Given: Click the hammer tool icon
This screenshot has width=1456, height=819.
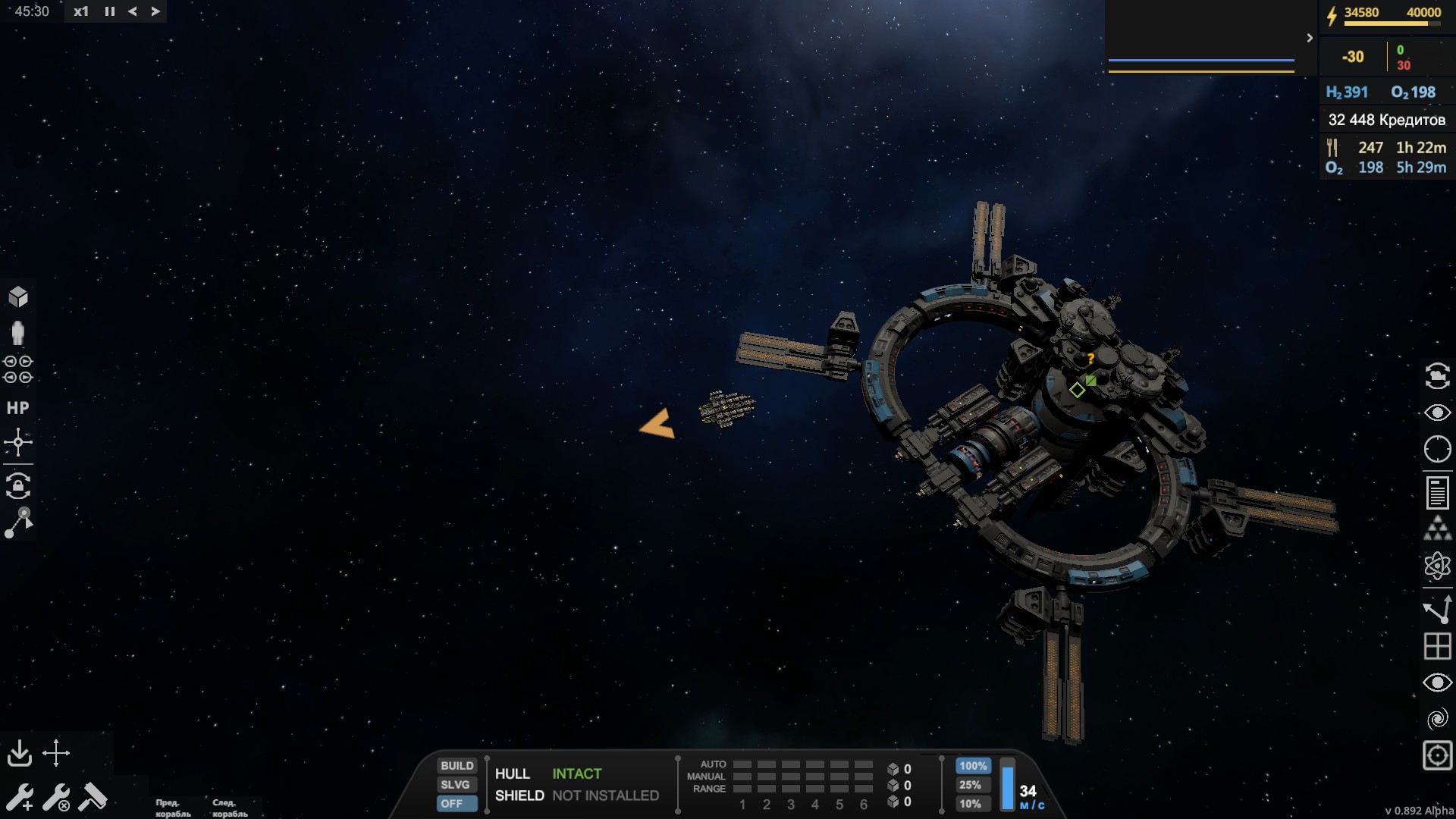Looking at the screenshot, I should pos(93,797).
